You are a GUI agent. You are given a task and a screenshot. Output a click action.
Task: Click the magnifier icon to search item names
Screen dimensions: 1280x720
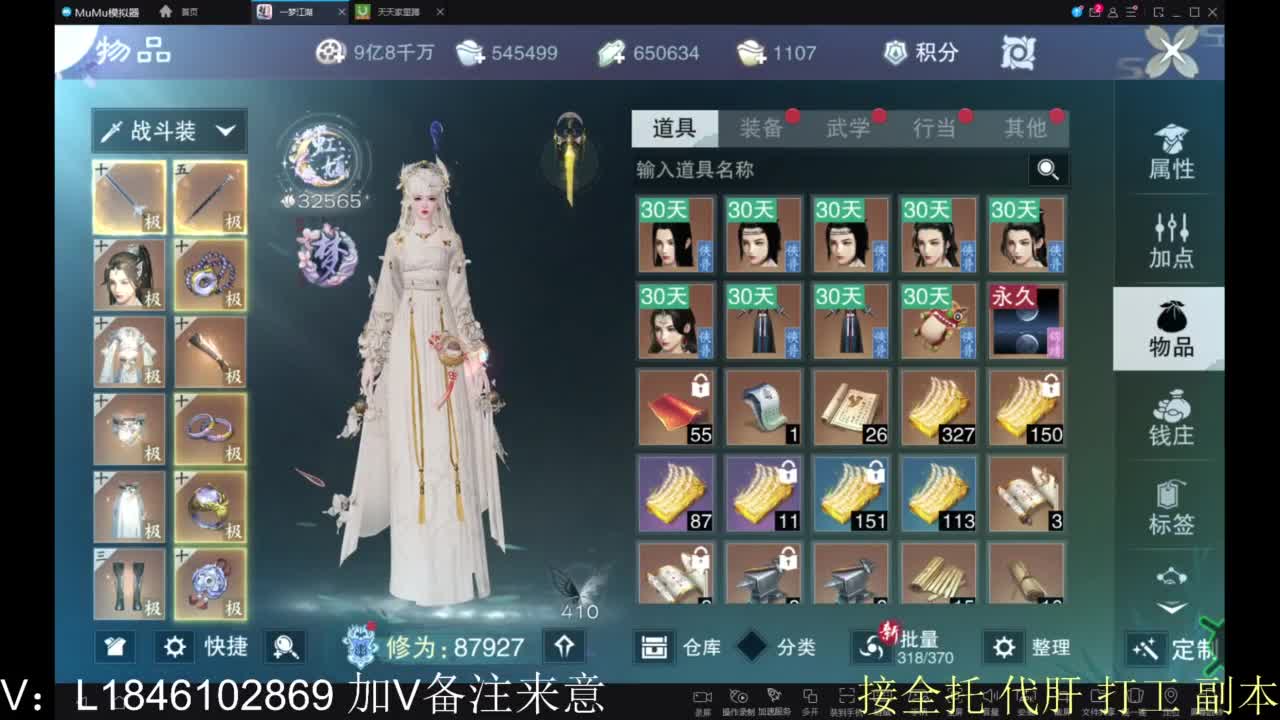click(1047, 170)
